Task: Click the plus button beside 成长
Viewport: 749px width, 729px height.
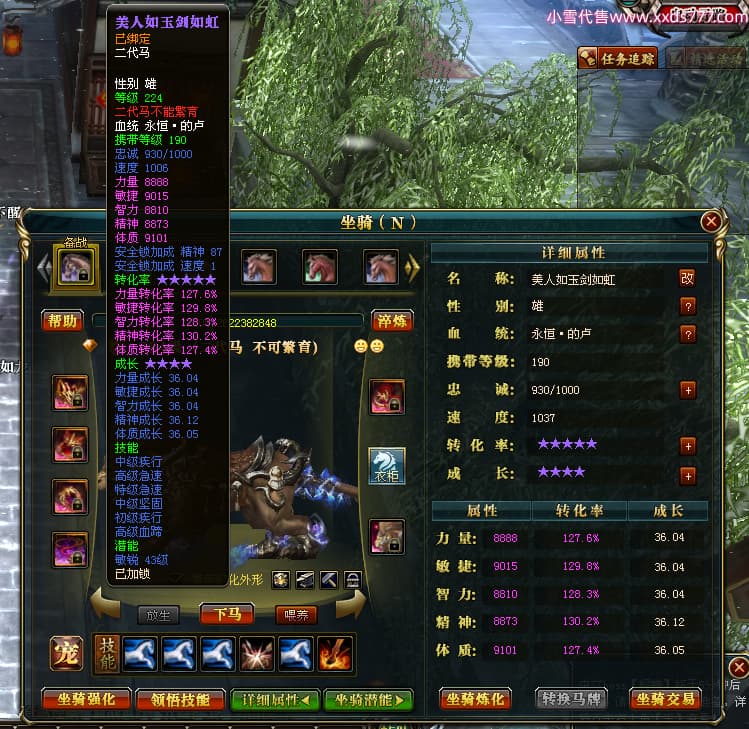Action: coord(687,476)
